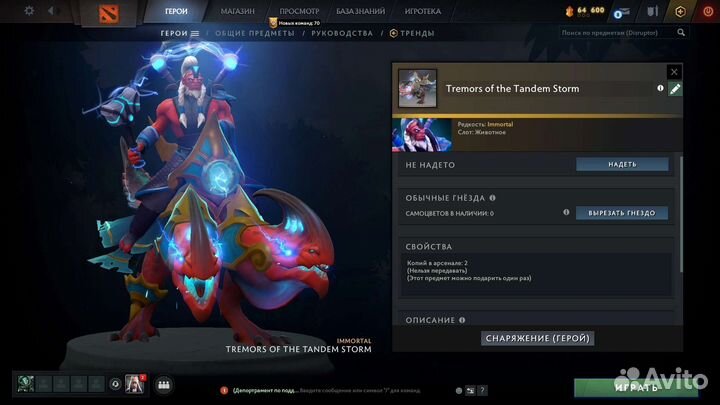Select the Игротека tab

[423, 11]
